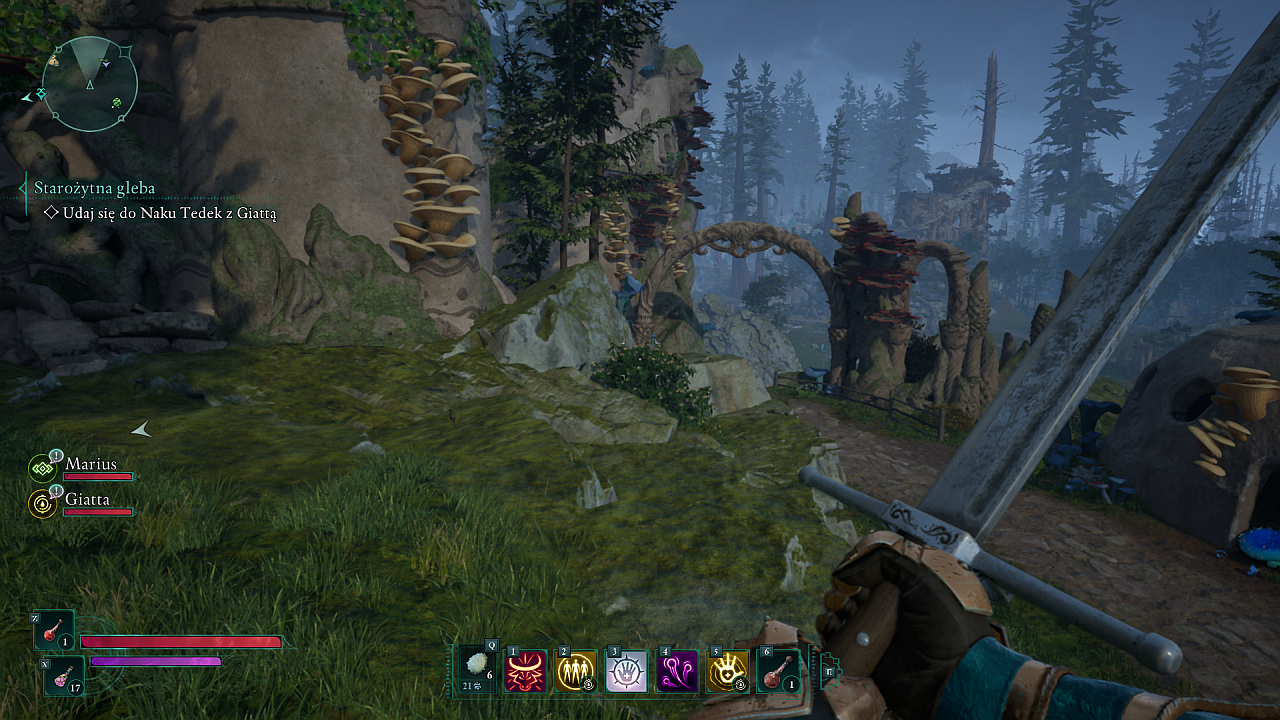Image resolution: width=1280 pixels, height=720 pixels.
Task: Activate the yellow healing hand ability
Action: click(x=727, y=671)
